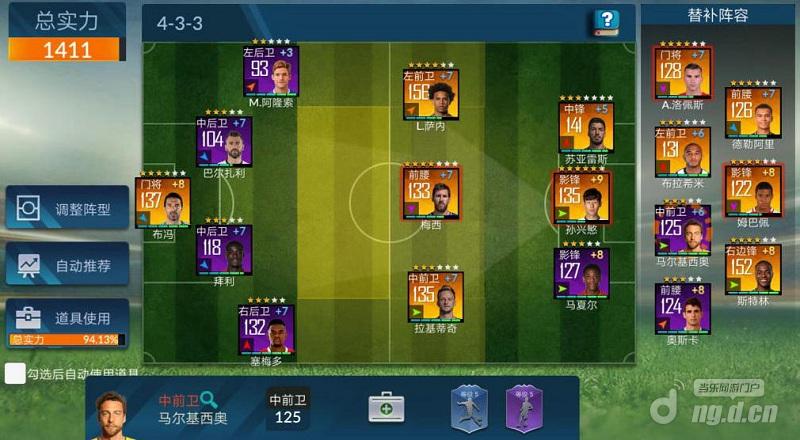Select L.萨内 midfielder card
The image size is (800, 440).
pyautogui.click(x=431, y=93)
